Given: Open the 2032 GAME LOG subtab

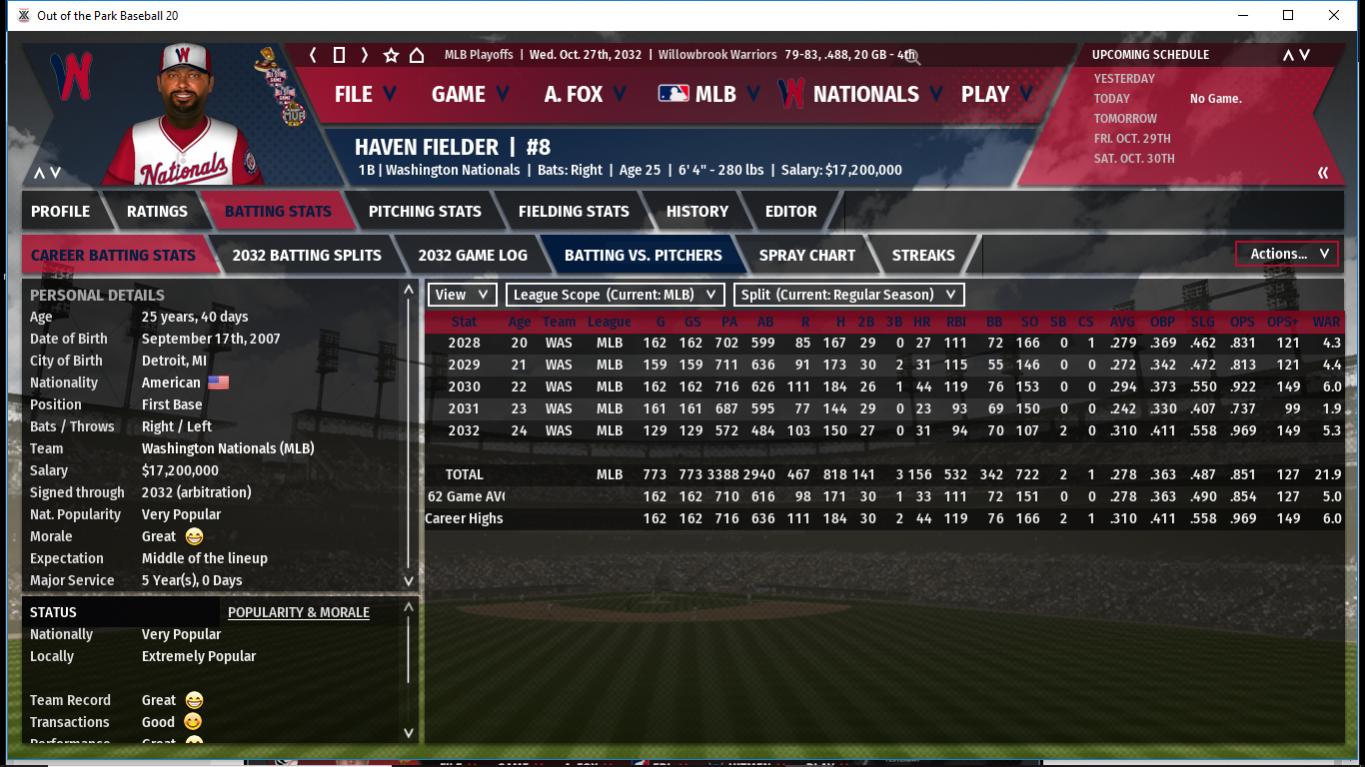Looking at the screenshot, I should pyautogui.click(x=472, y=255).
